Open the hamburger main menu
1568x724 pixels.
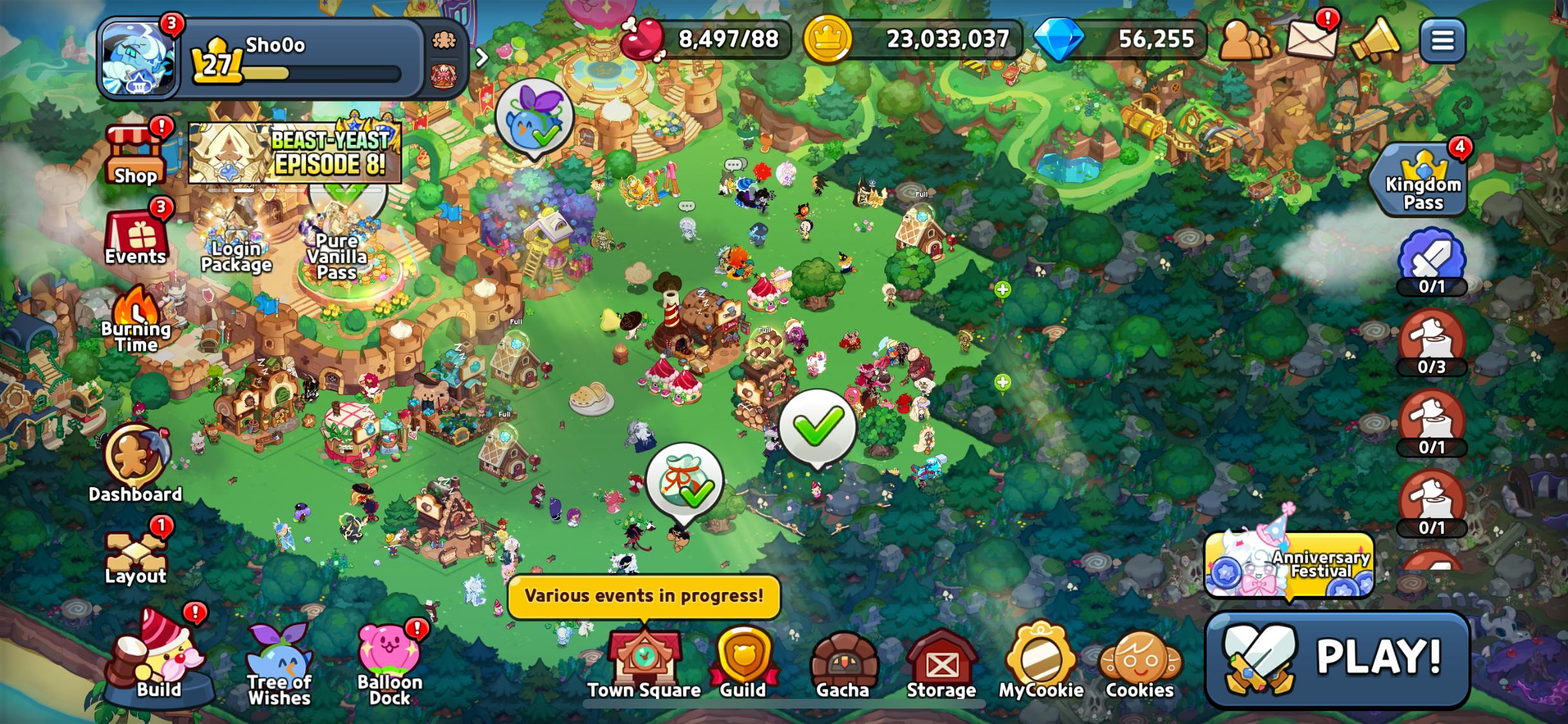tap(1442, 41)
